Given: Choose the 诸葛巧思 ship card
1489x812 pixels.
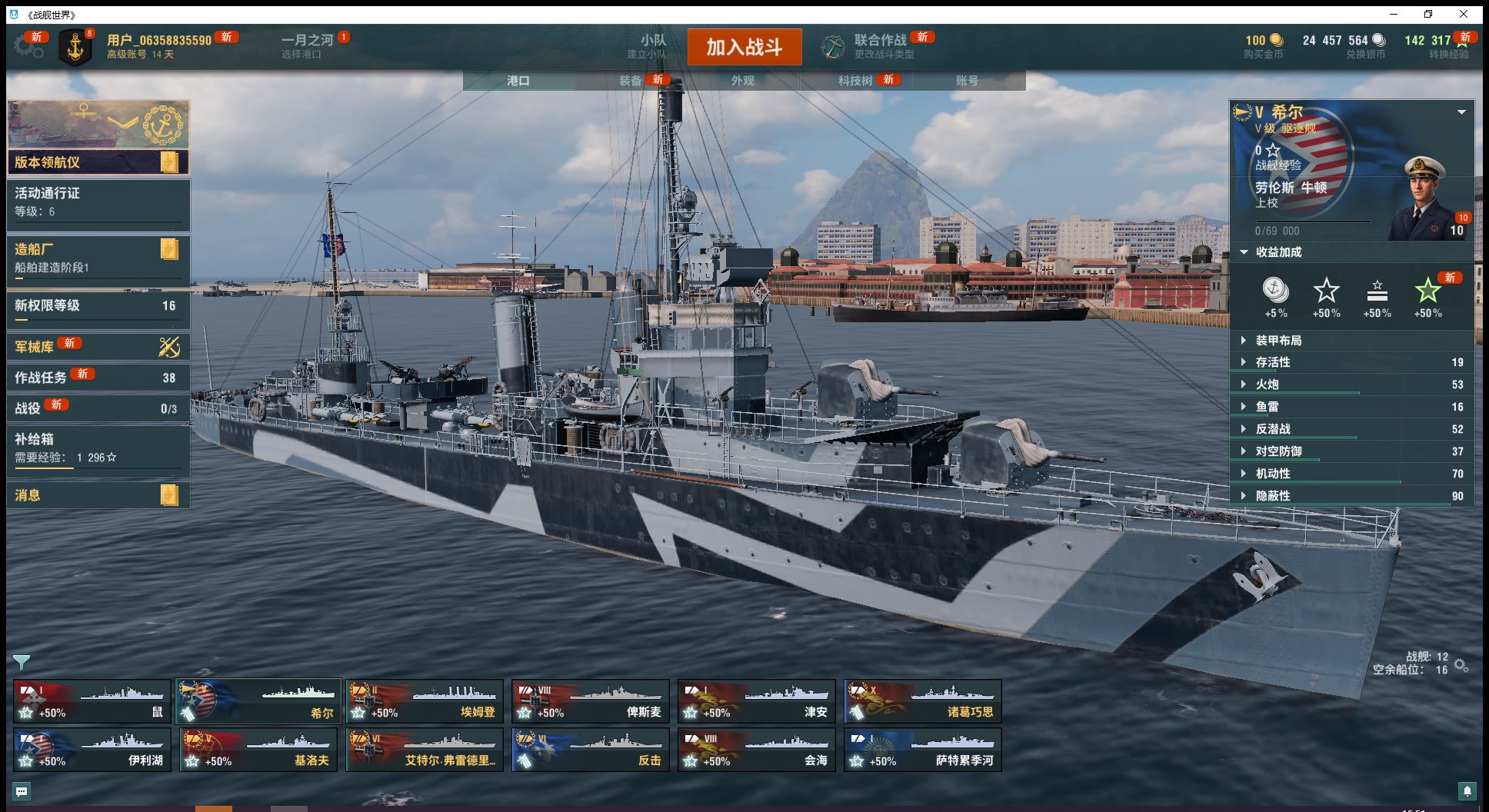Looking at the screenshot, I should click(x=922, y=701).
